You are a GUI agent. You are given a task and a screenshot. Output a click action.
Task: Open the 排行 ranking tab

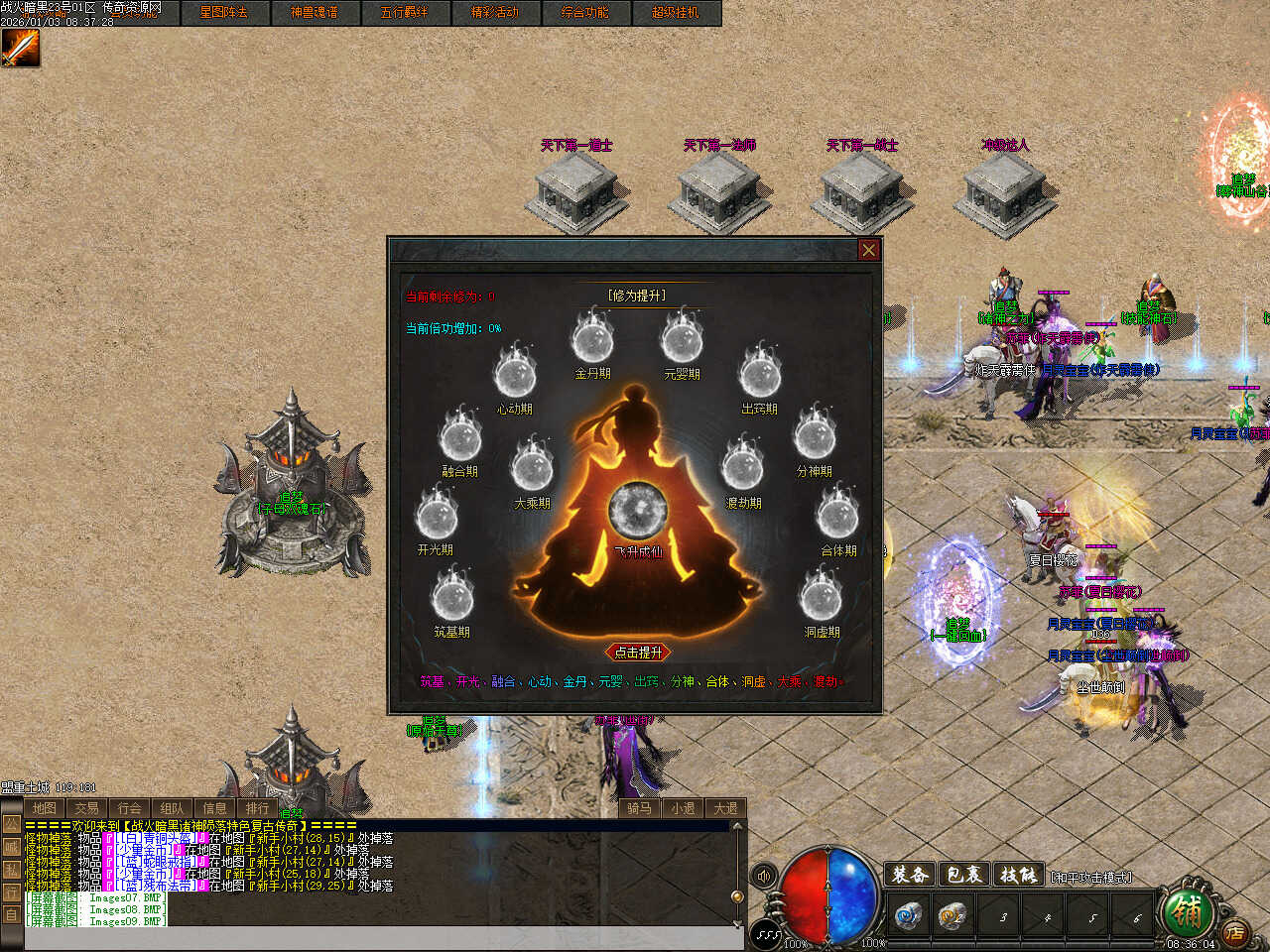pos(258,808)
